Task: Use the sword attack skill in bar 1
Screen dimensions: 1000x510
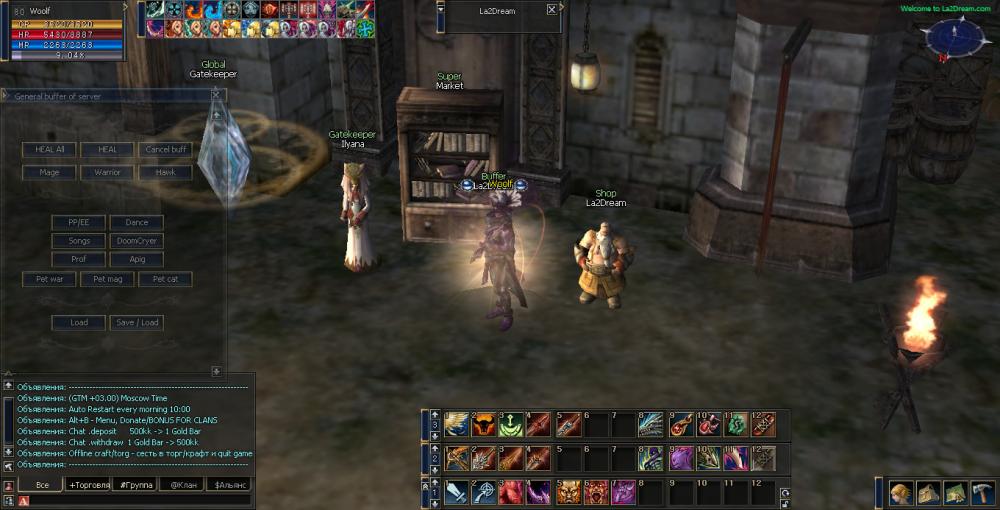Action: click(456, 492)
